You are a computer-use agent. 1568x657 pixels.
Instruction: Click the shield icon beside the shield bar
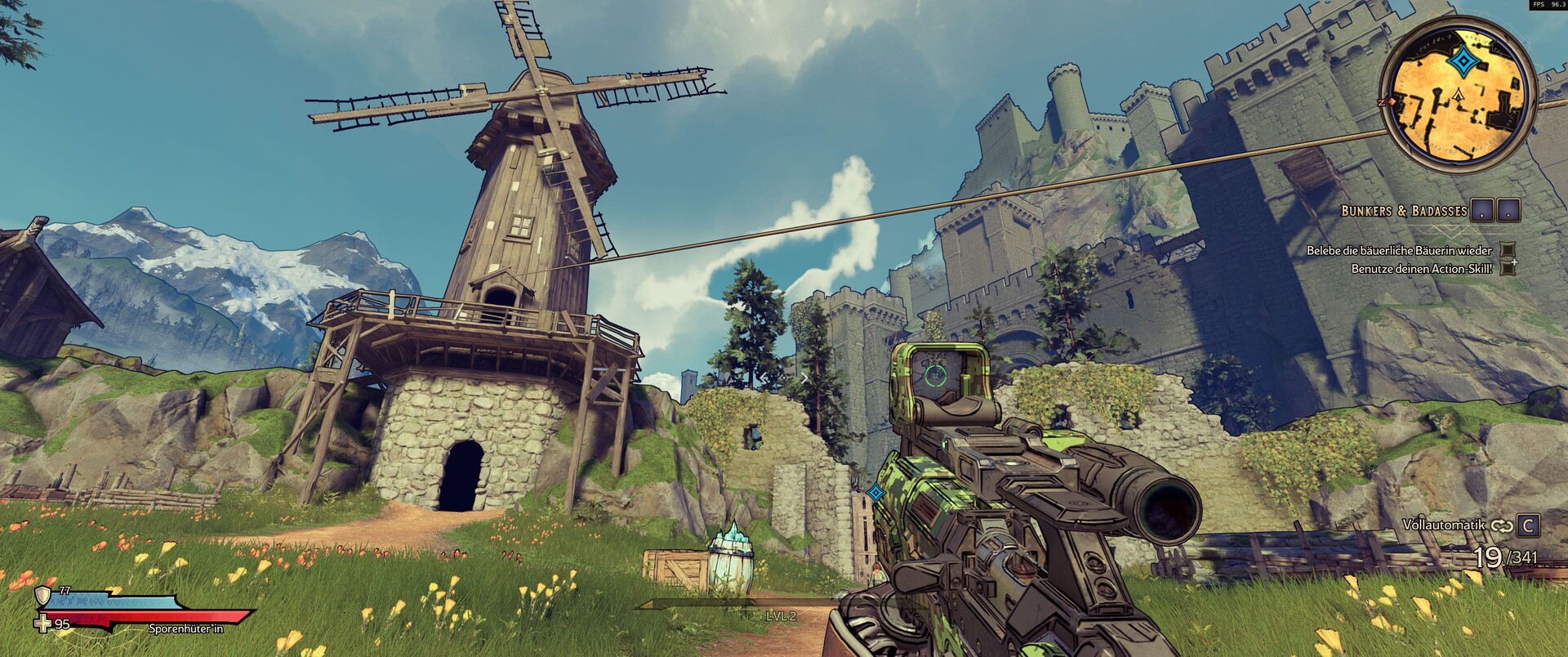pos(42,594)
